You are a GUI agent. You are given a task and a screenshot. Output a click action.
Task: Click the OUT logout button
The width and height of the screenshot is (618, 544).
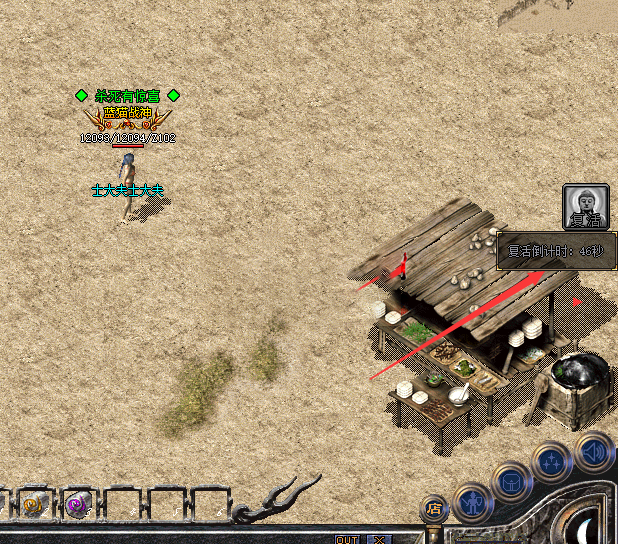tap(347, 539)
